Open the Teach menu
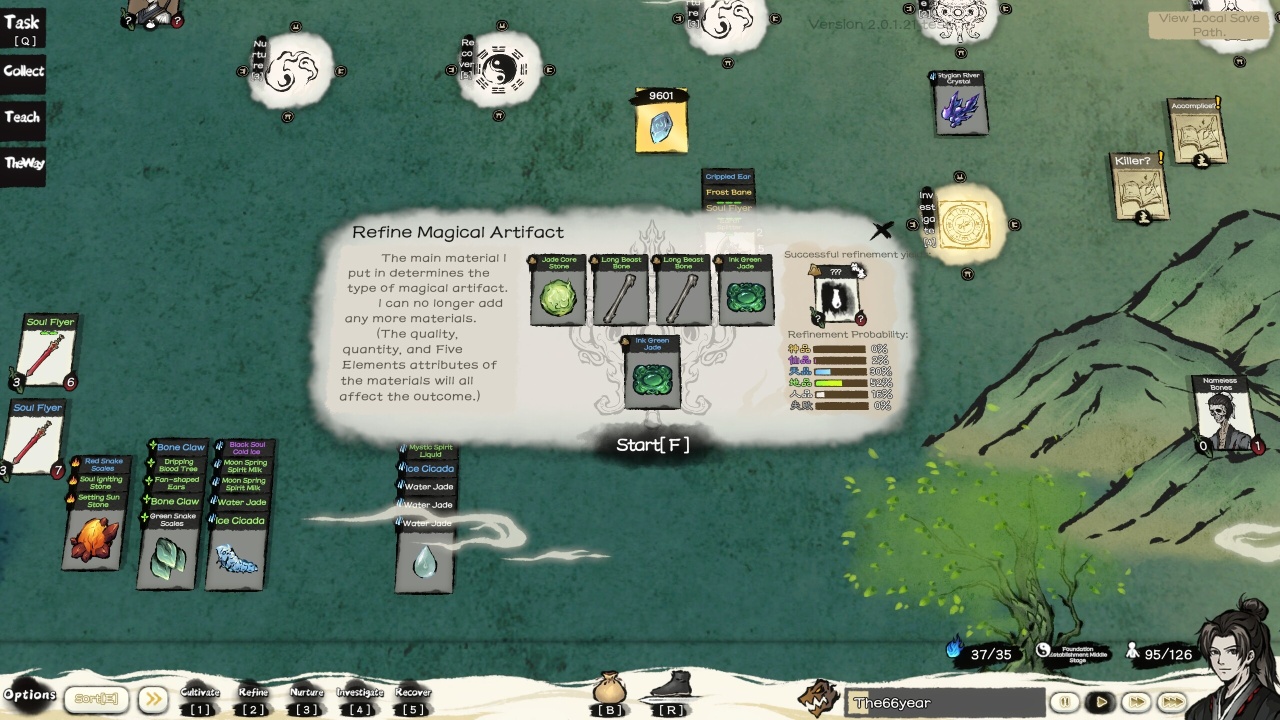 tap(22, 117)
